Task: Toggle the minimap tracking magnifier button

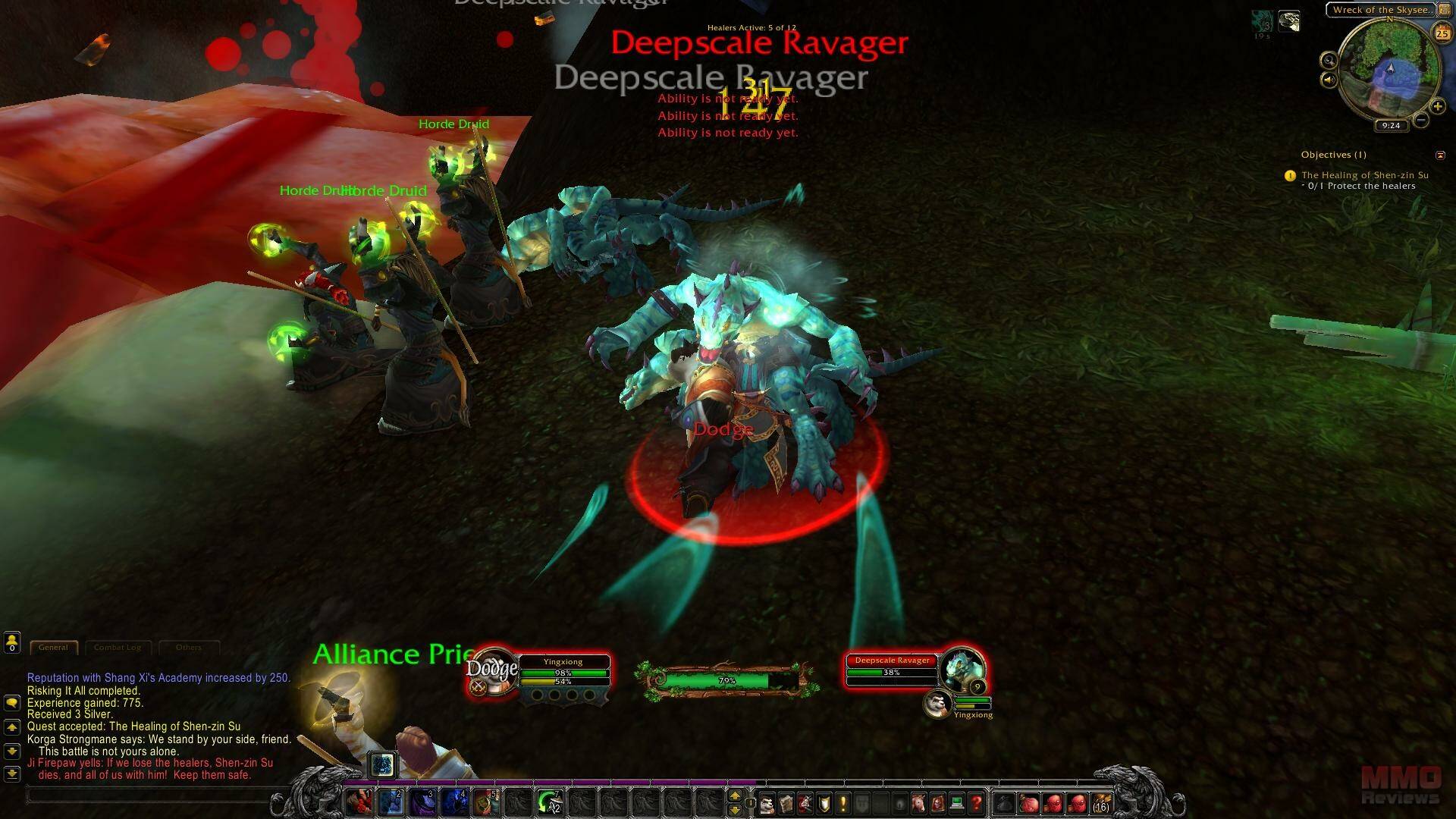Action: pyautogui.click(x=1329, y=60)
